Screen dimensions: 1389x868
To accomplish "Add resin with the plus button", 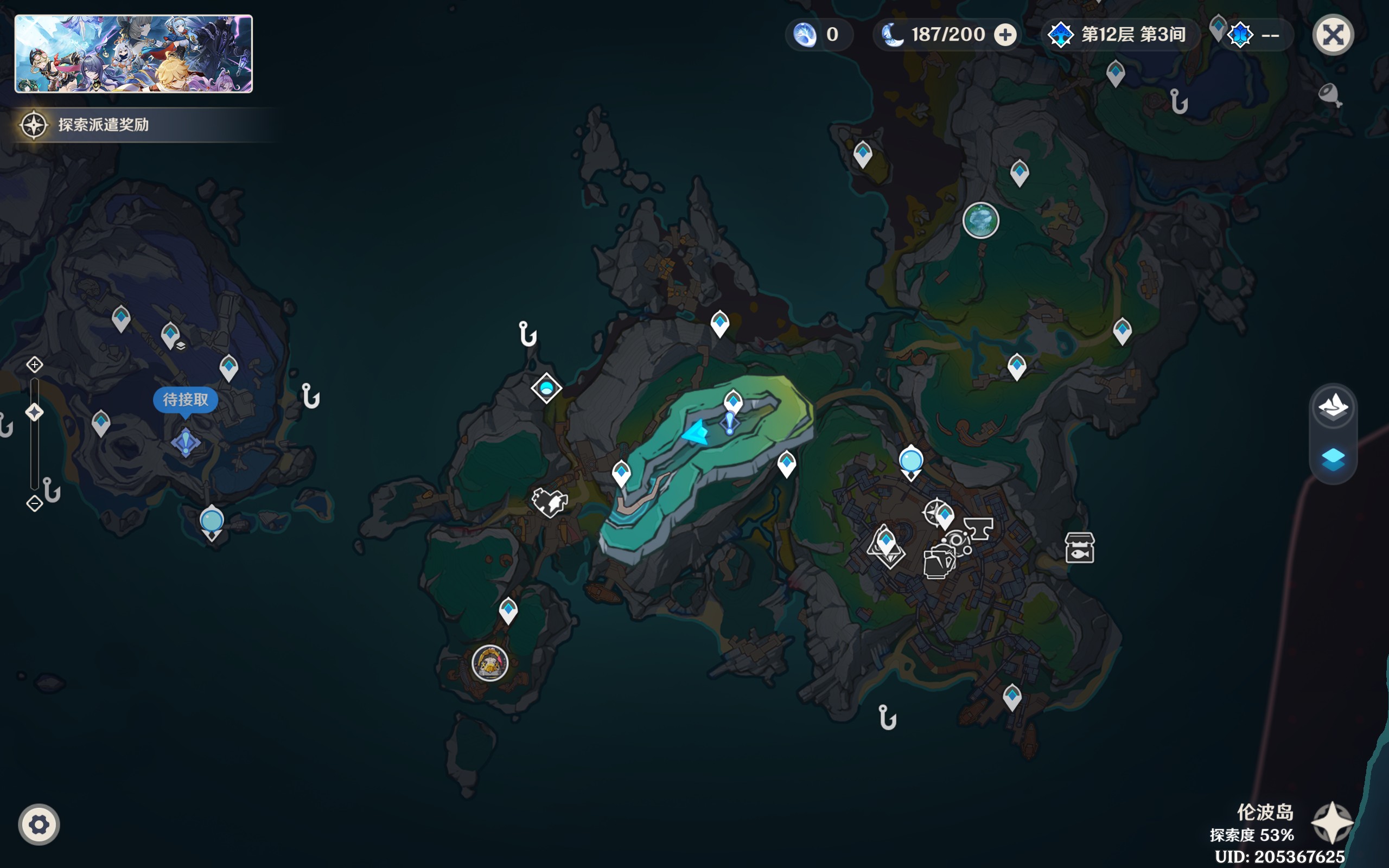I will click(x=1004, y=35).
